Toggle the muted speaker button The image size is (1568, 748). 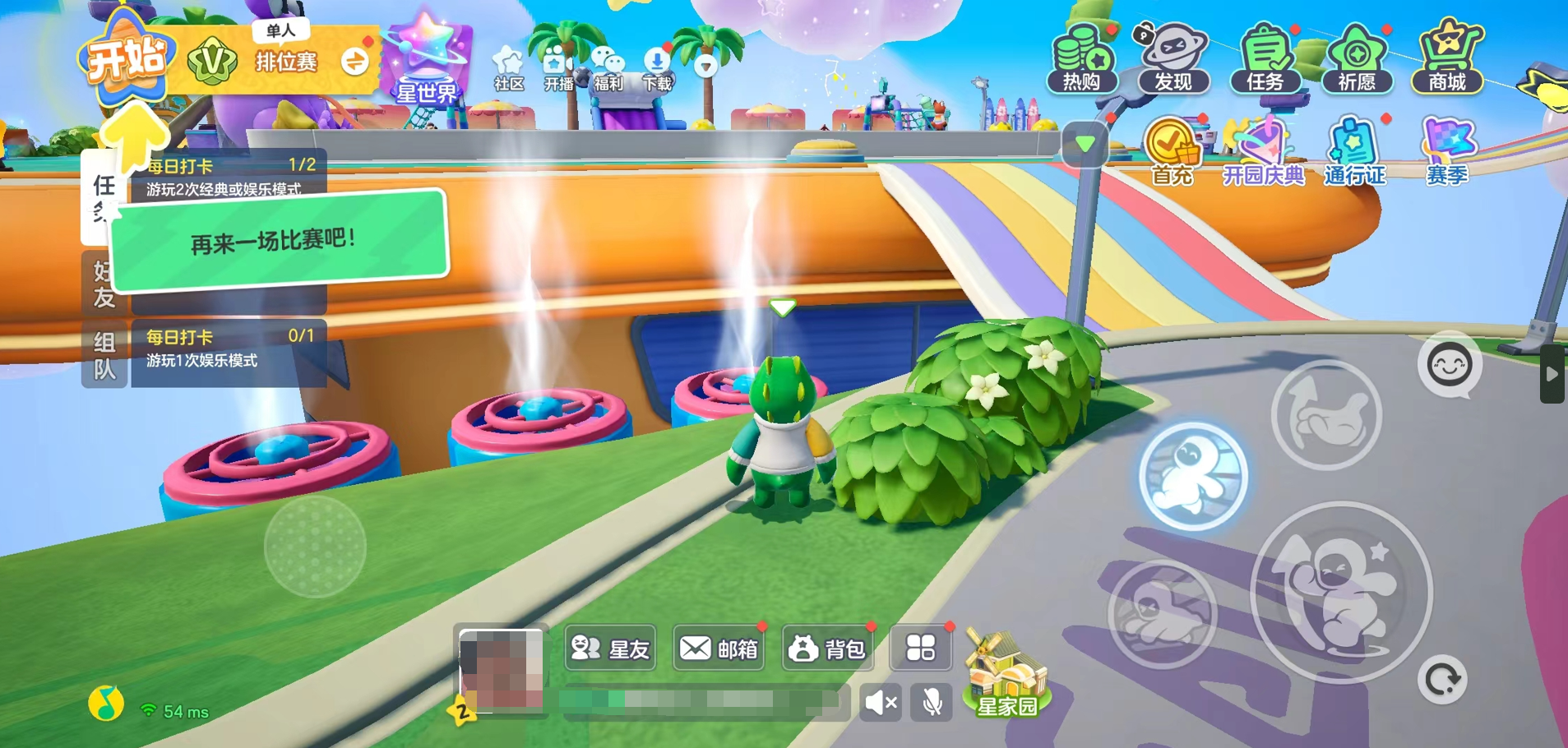881,703
